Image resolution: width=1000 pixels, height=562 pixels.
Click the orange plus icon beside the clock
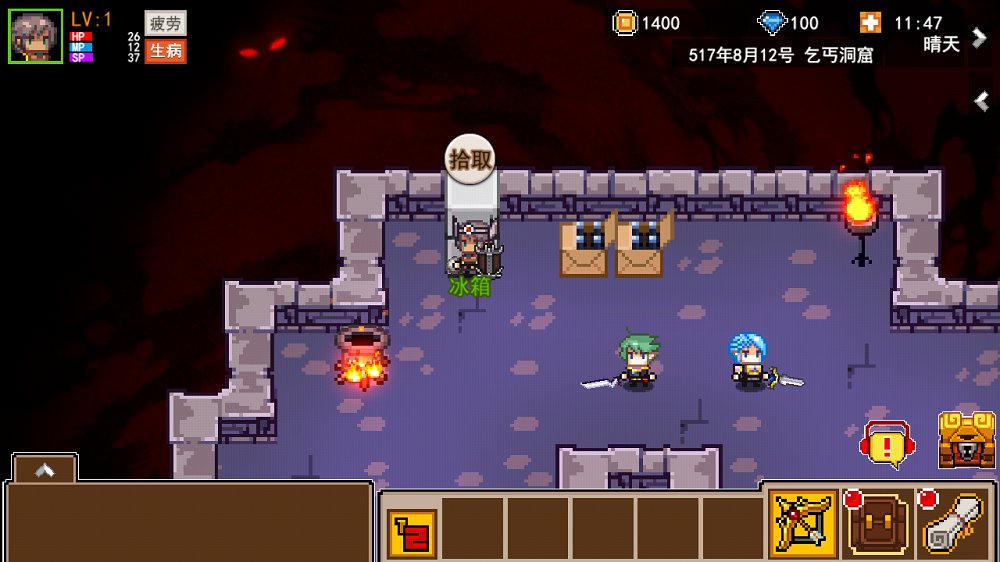[x=870, y=23]
